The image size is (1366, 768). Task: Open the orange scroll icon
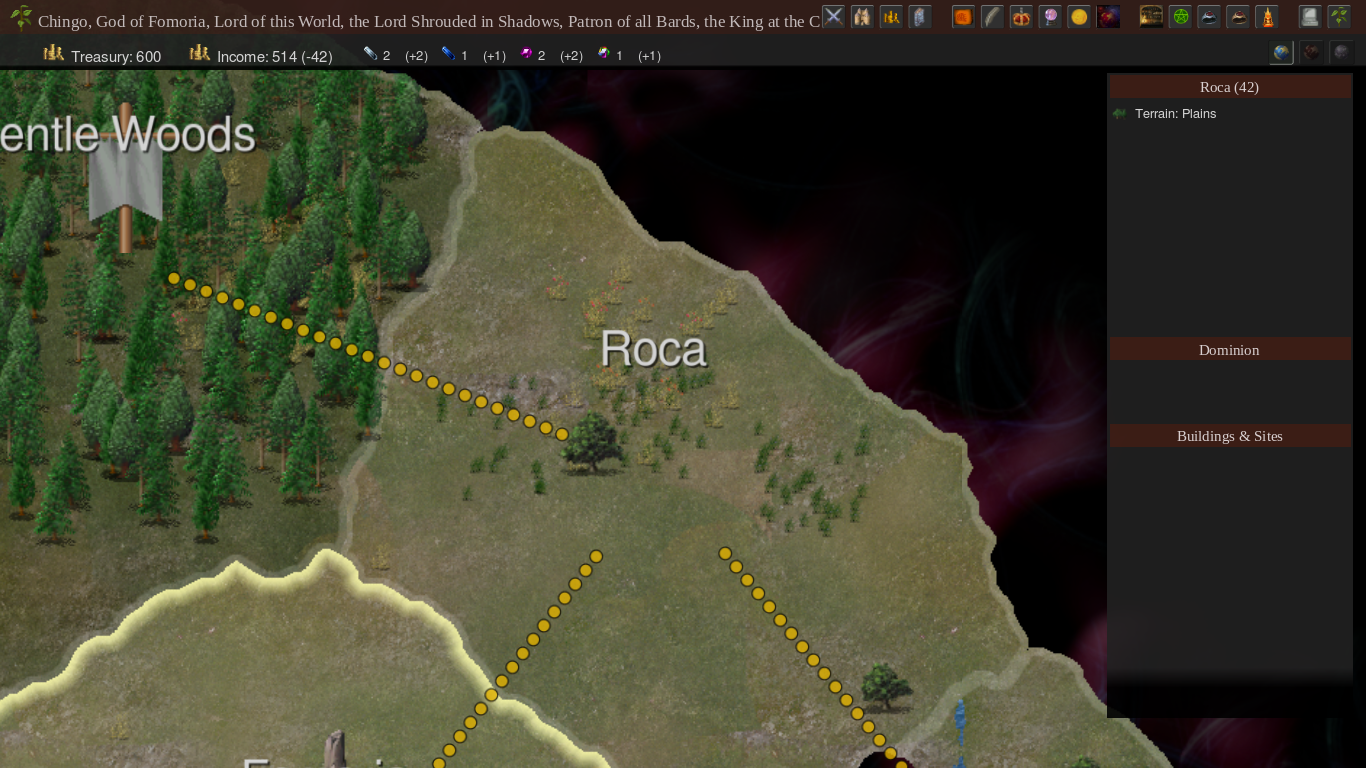coord(962,16)
